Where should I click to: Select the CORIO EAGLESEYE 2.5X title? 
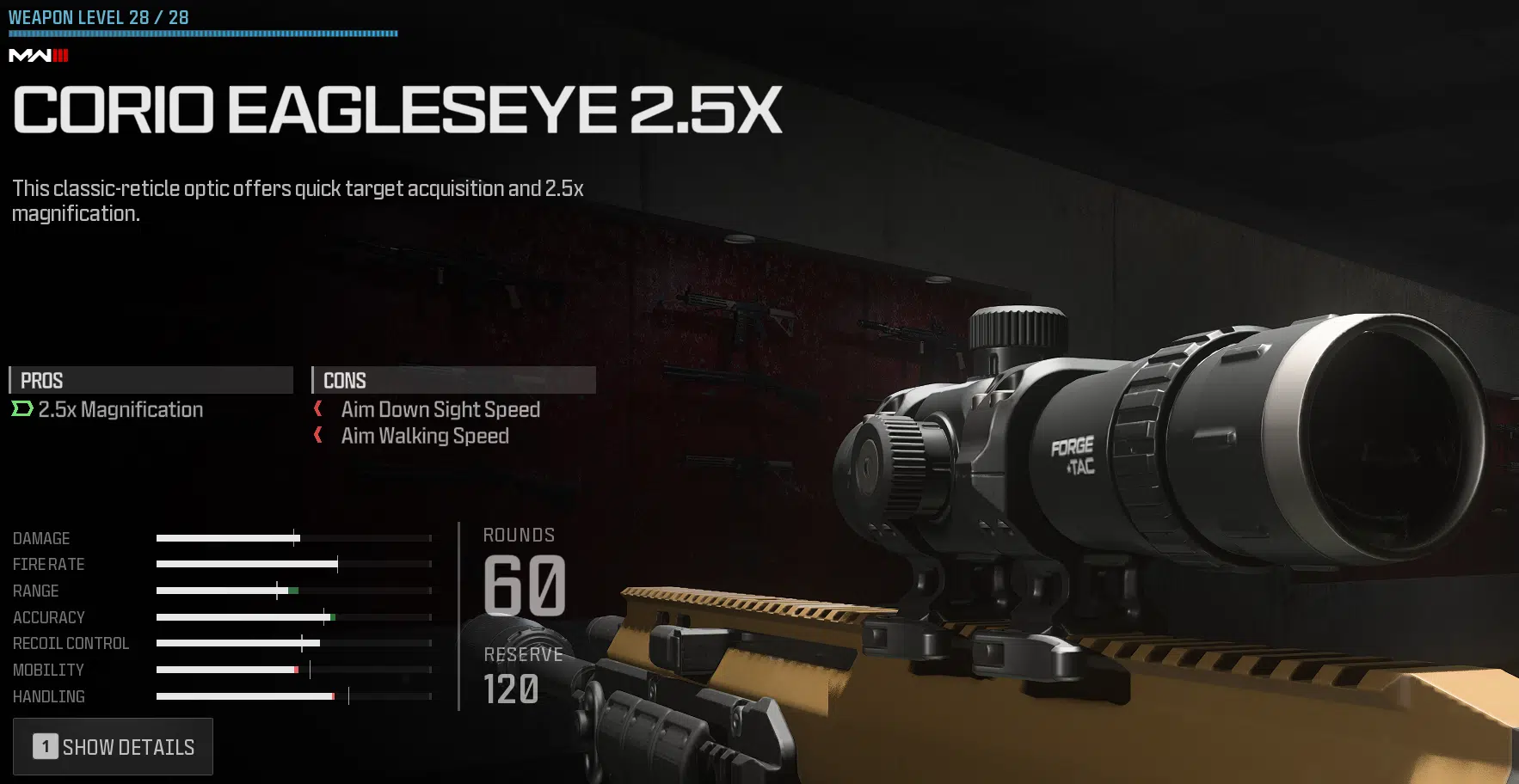[396, 110]
